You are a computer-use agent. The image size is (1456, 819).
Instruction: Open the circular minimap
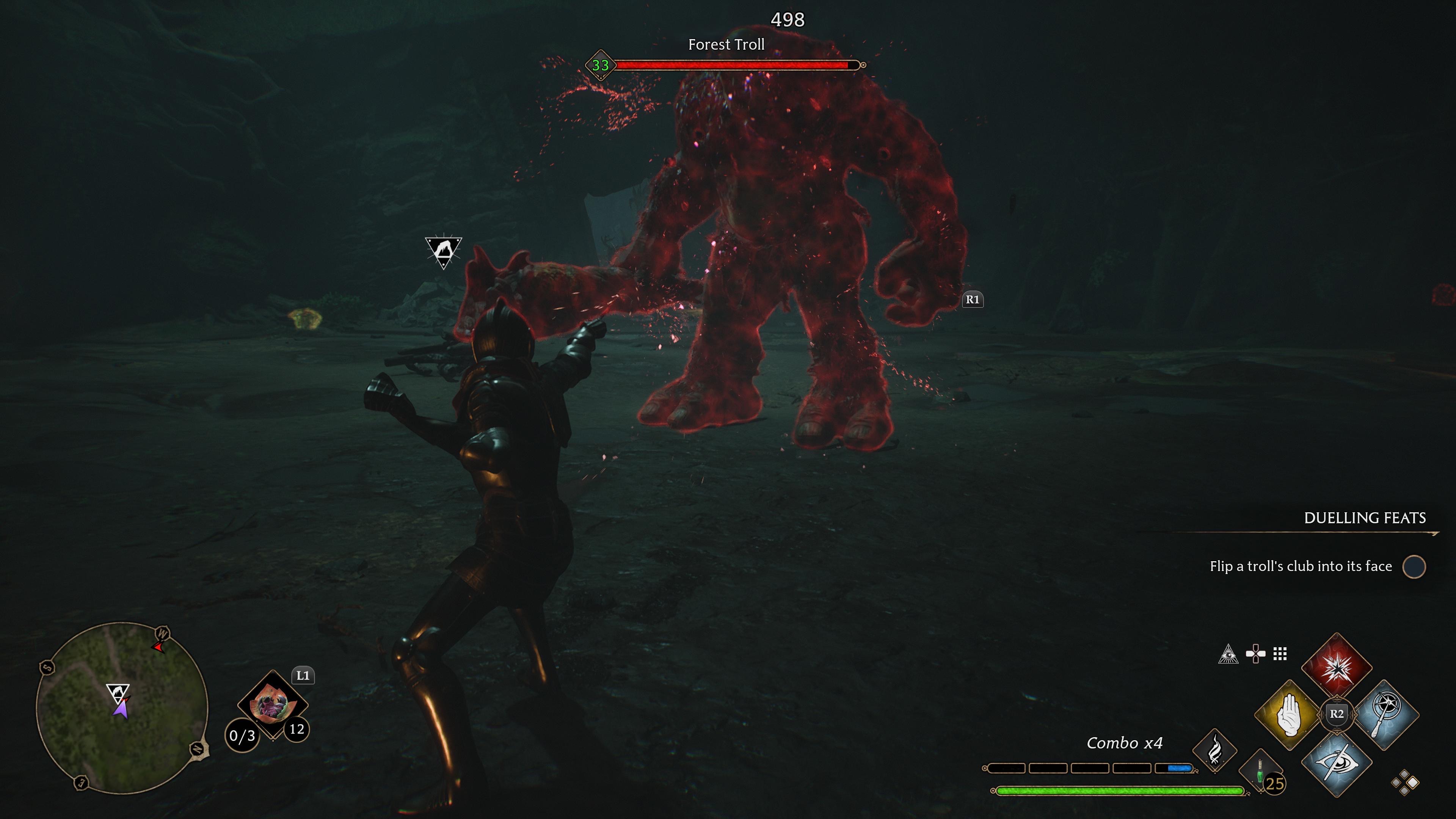pyautogui.click(x=122, y=708)
